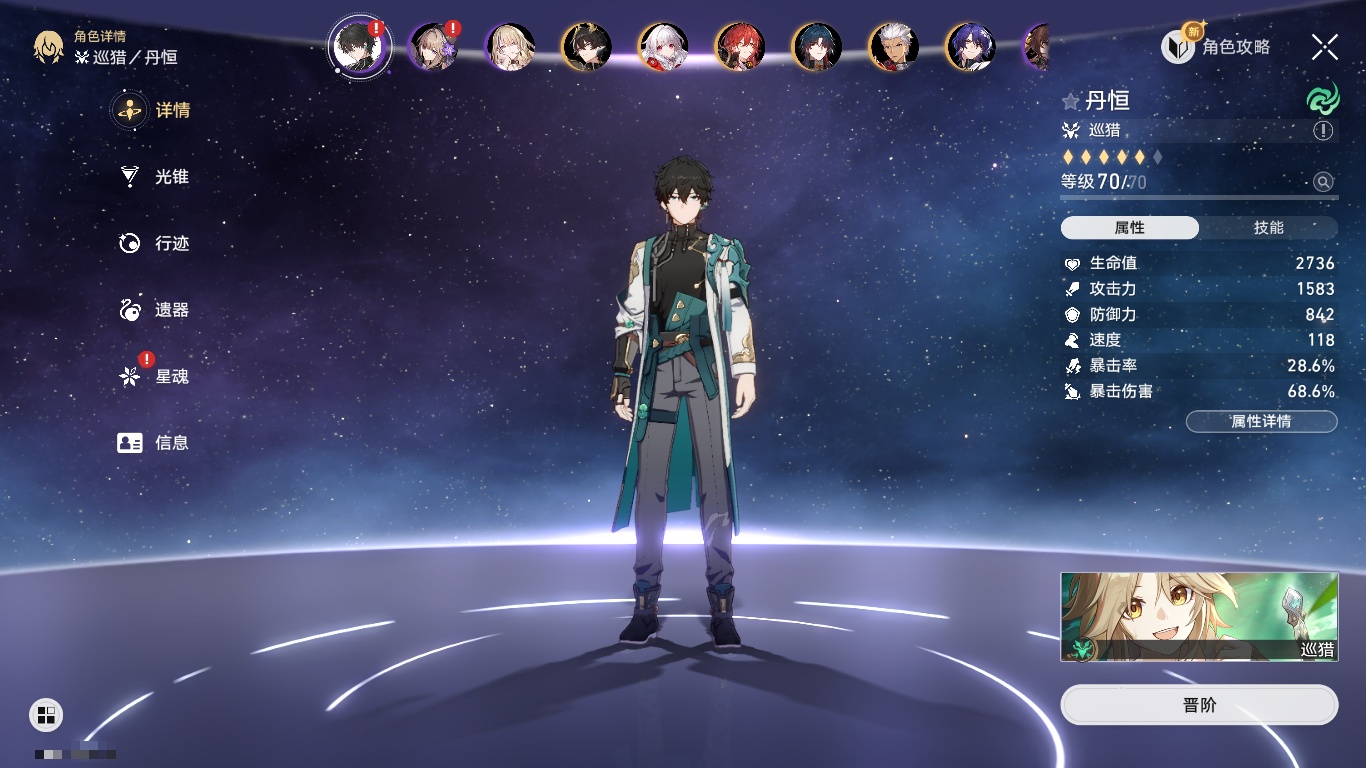Viewport: 1366px width, 768px height.
Task: Click the star icon beside 丹恒
Action: point(1071,101)
